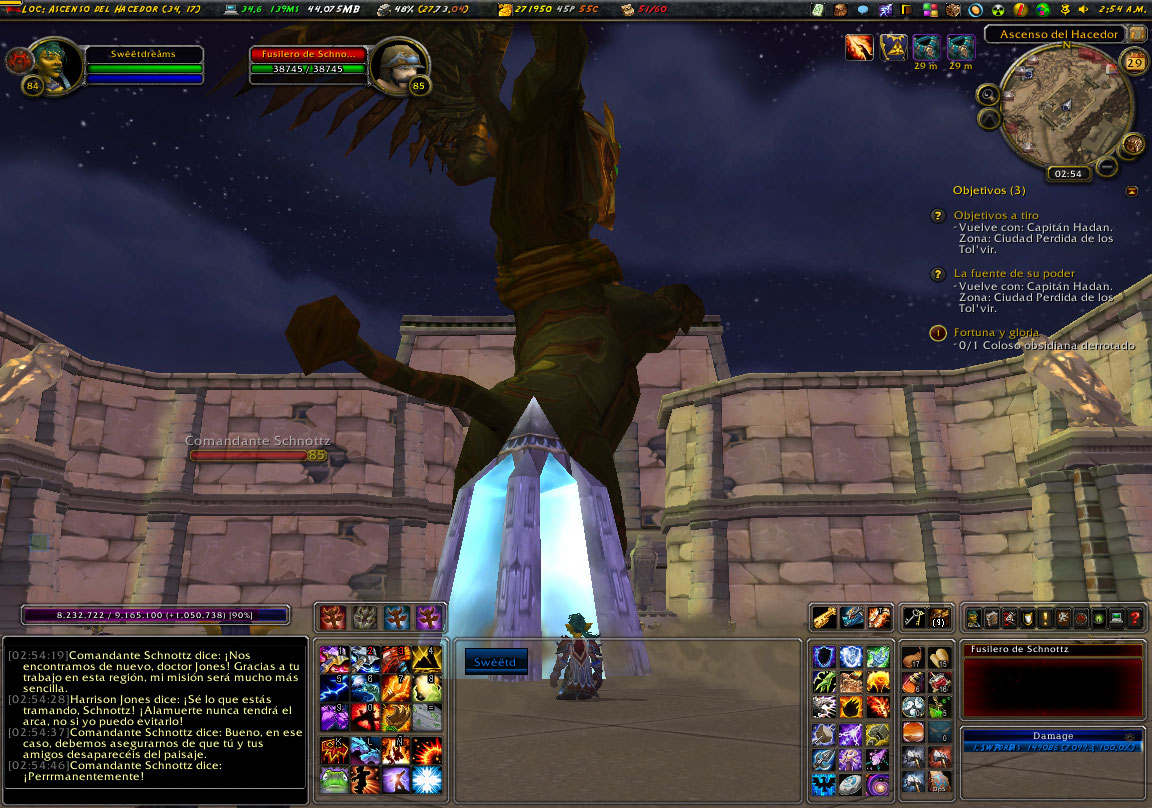Zoom out the minimap with the minus button
The image size is (1152, 808).
pyautogui.click(x=1107, y=167)
